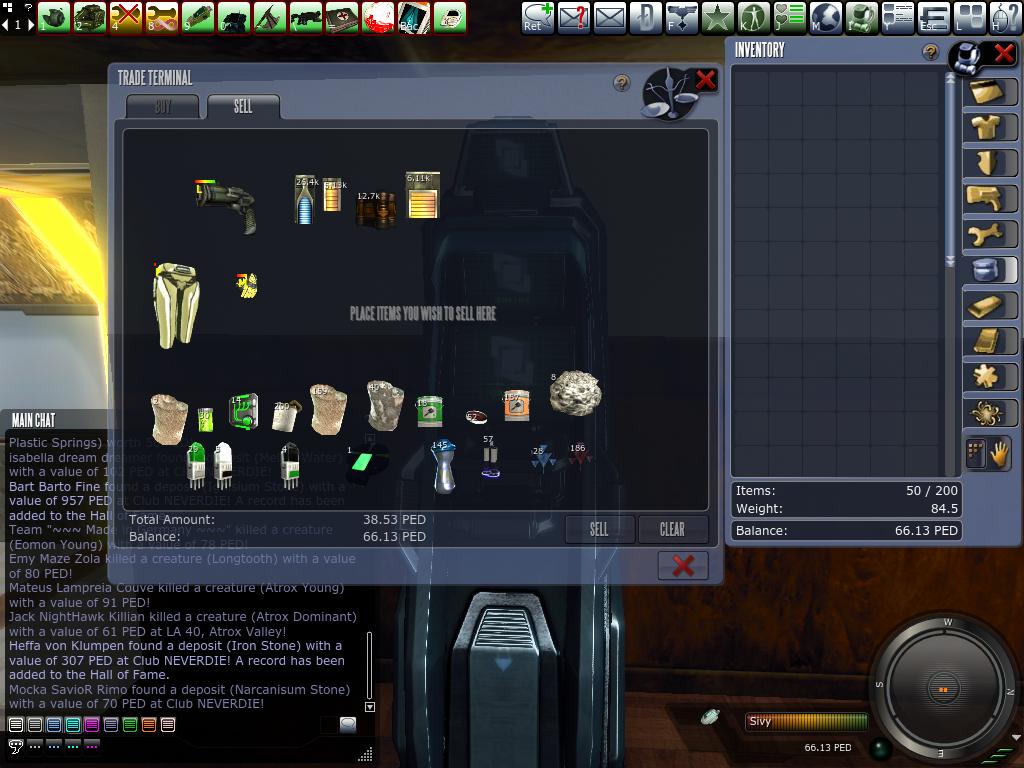Show the tools wrench inventory category

(x=990, y=234)
